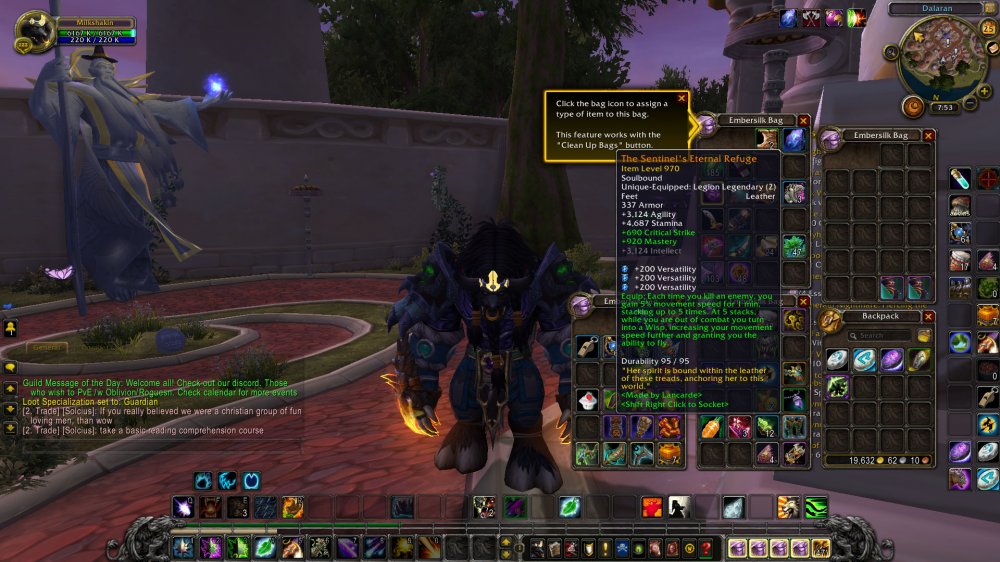This screenshot has width=1000, height=562.
Task: Open the Dalaran minimap
Action: pos(941,58)
